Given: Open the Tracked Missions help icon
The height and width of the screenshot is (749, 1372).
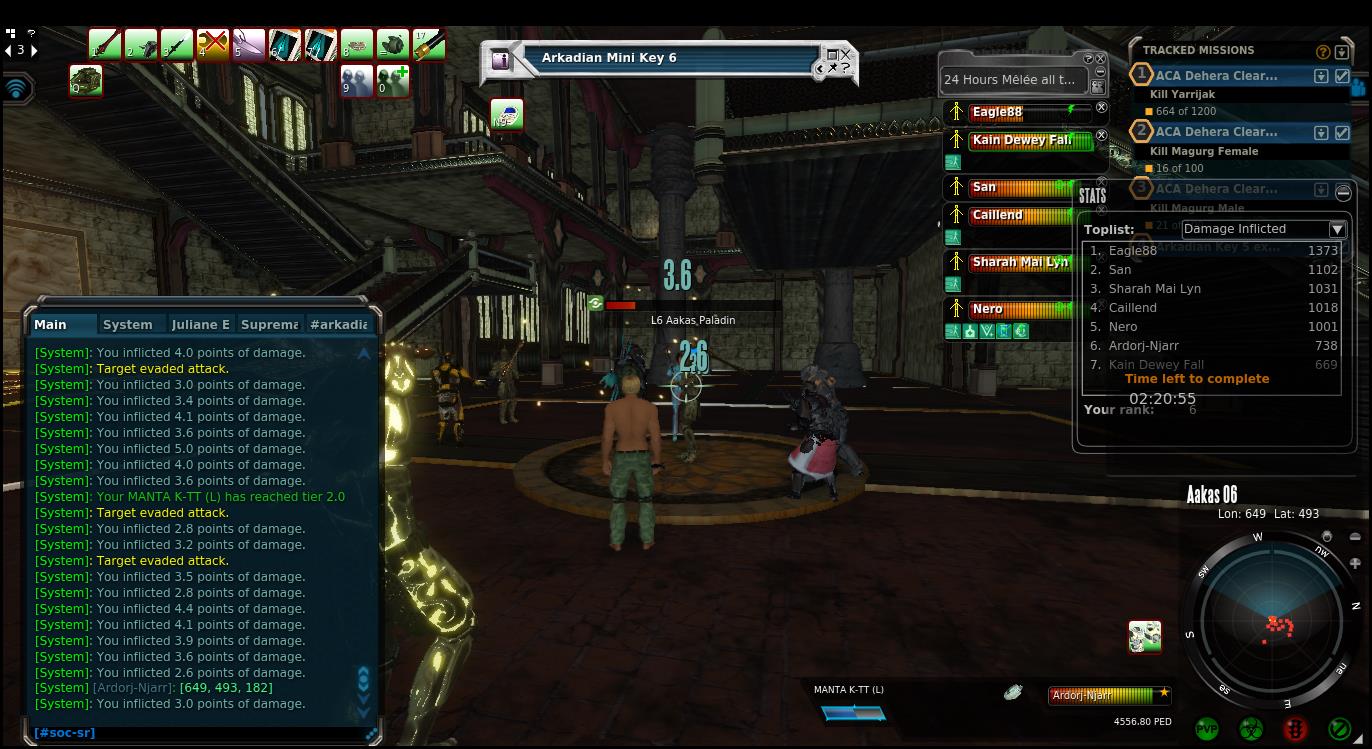Looking at the screenshot, I should (1323, 51).
